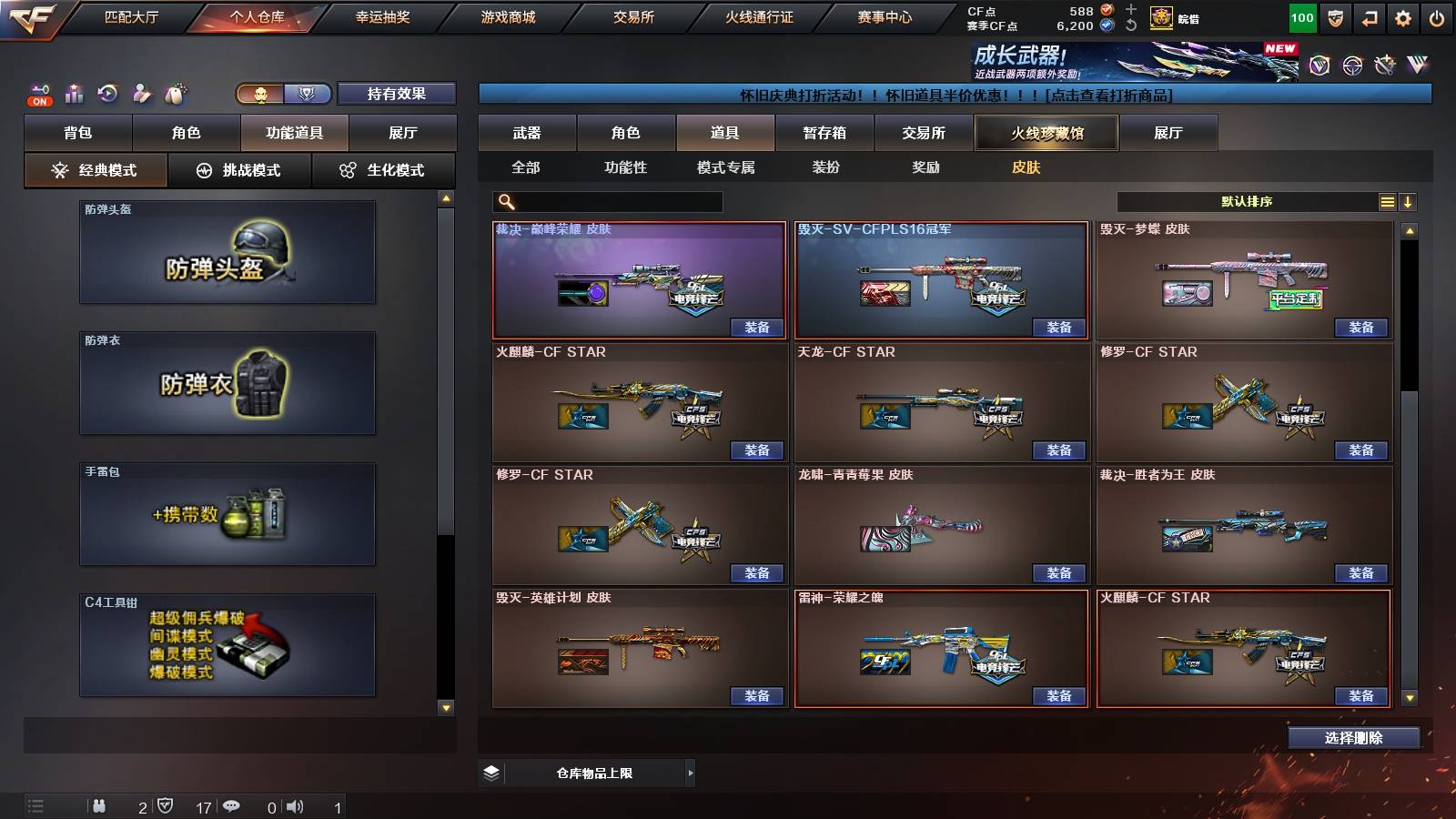Screen dimensions: 1456x819
Task: Expand the 仓库物品上限 panel at bottom
Action: (x=689, y=772)
